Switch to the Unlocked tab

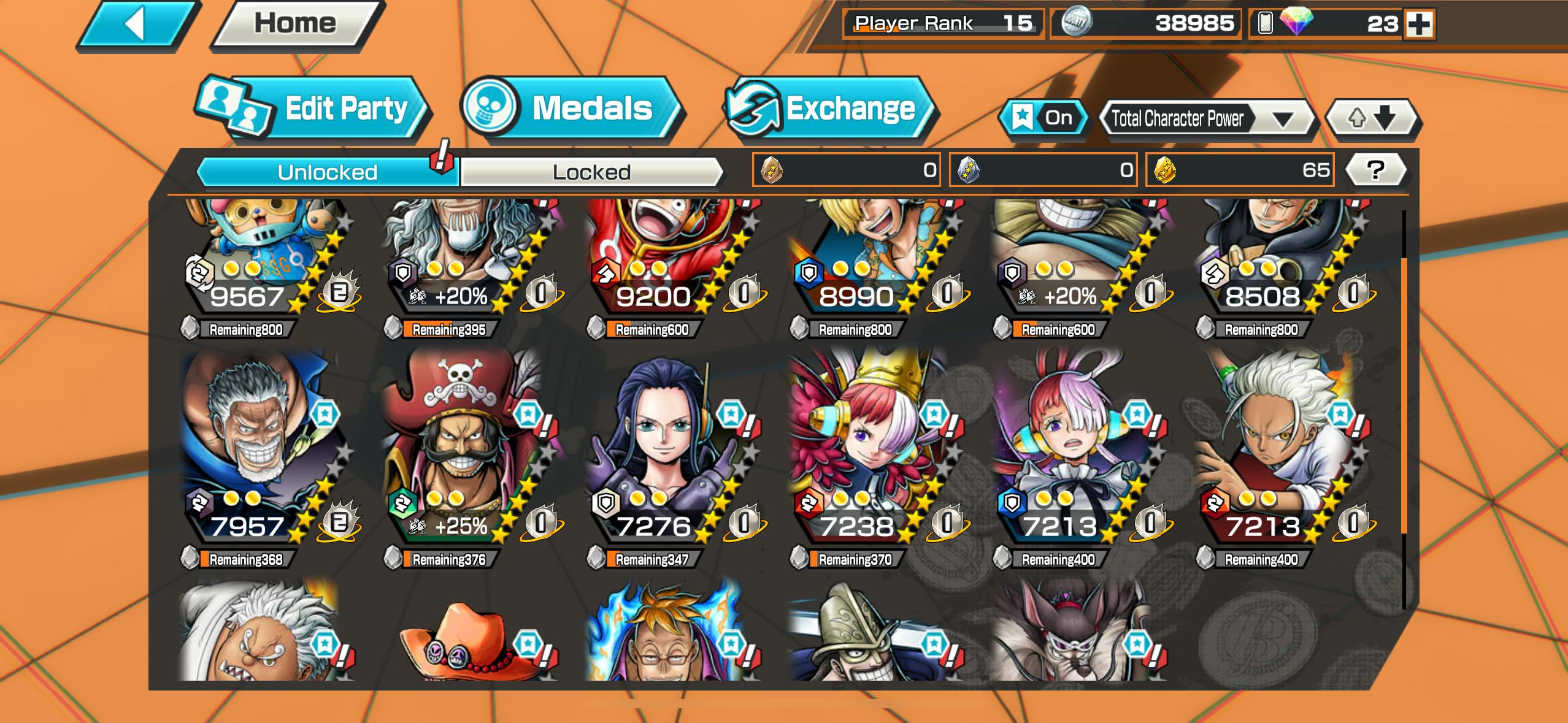pos(327,172)
